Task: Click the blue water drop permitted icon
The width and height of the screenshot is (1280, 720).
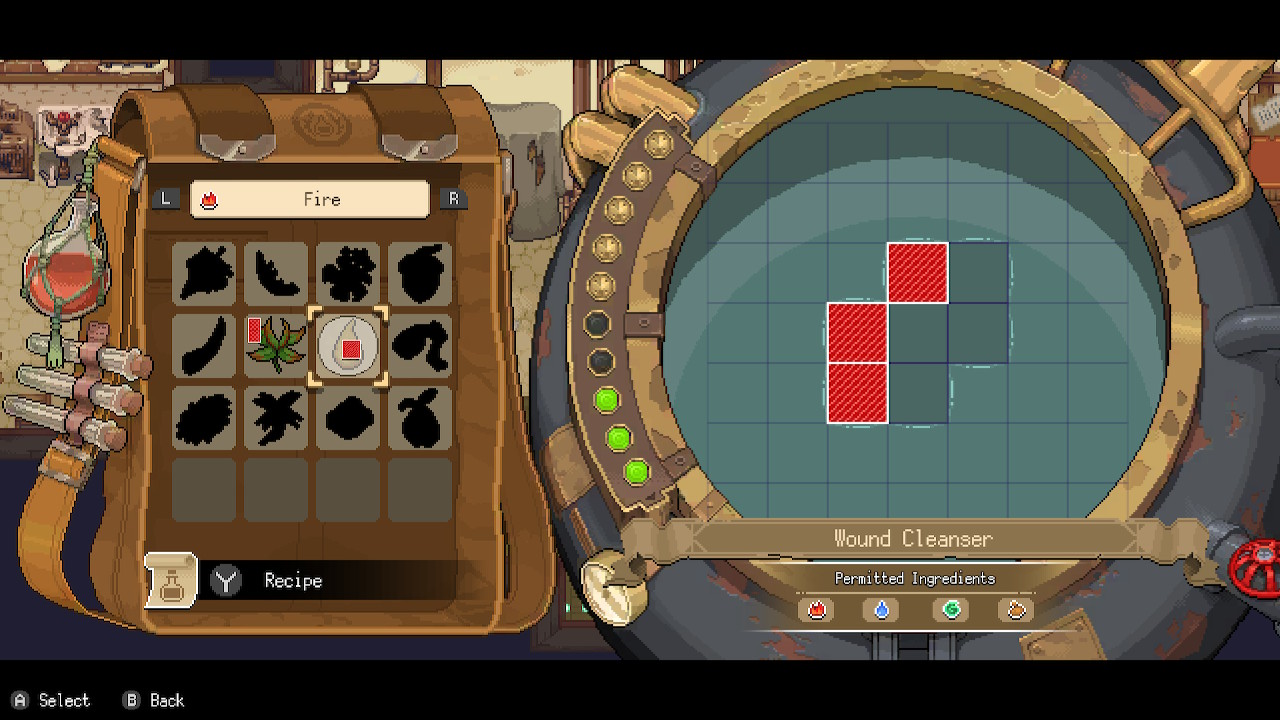Action: 882,609
